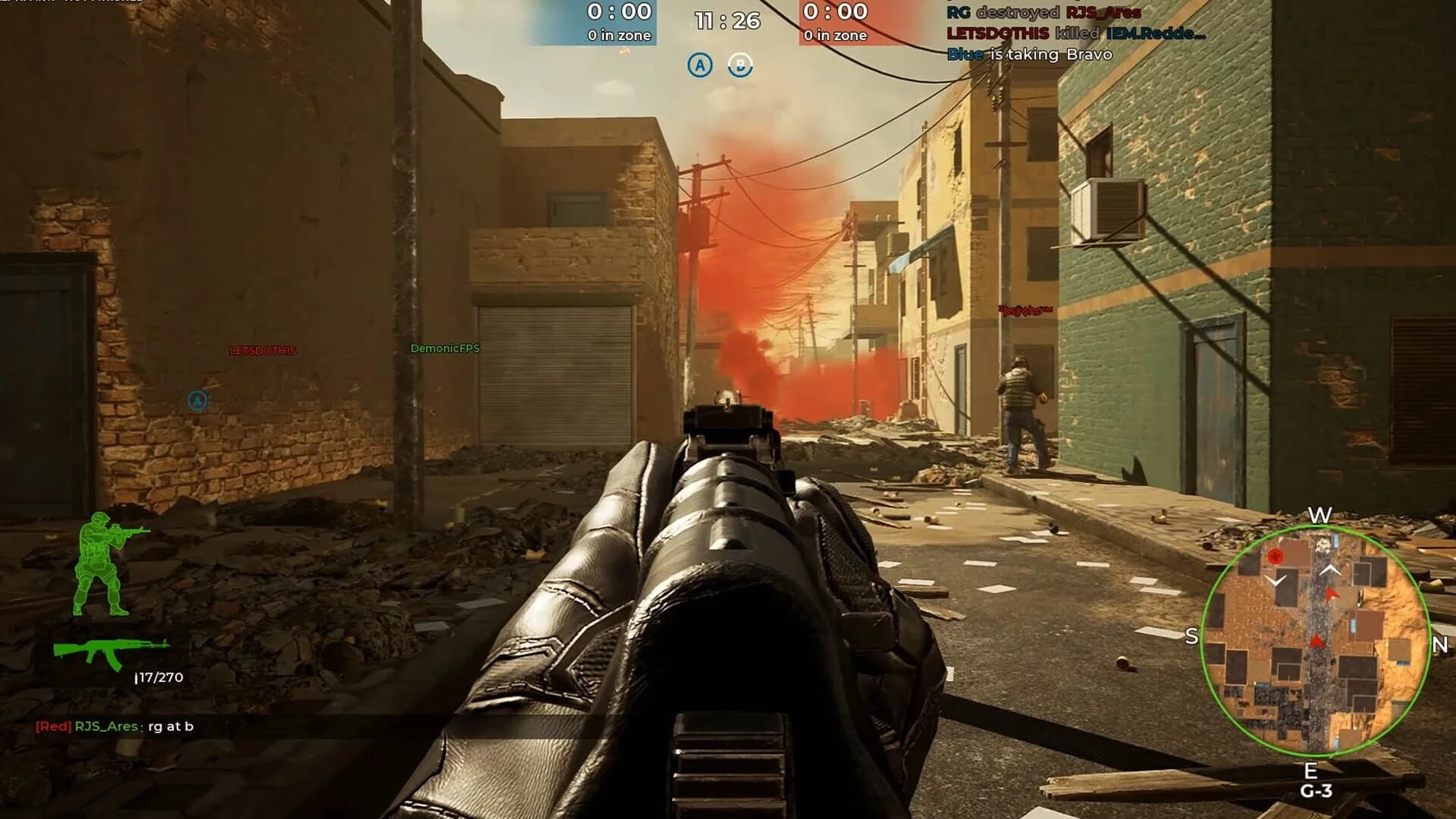This screenshot has height=819, width=1456.
Task: Select the Bravo objective marker at top center
Action: pyautogui.click(x=739, y=66)
